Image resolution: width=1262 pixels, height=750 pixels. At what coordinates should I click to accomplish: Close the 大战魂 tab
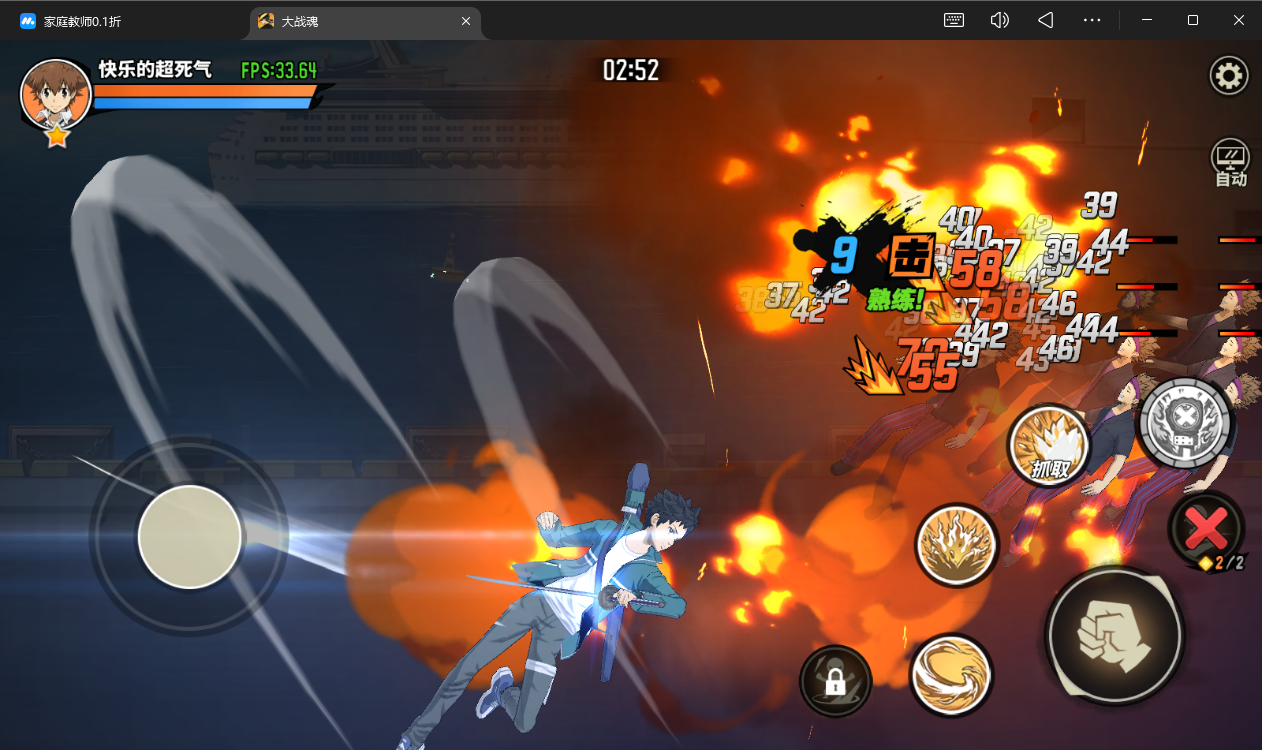tap(464, 21)
